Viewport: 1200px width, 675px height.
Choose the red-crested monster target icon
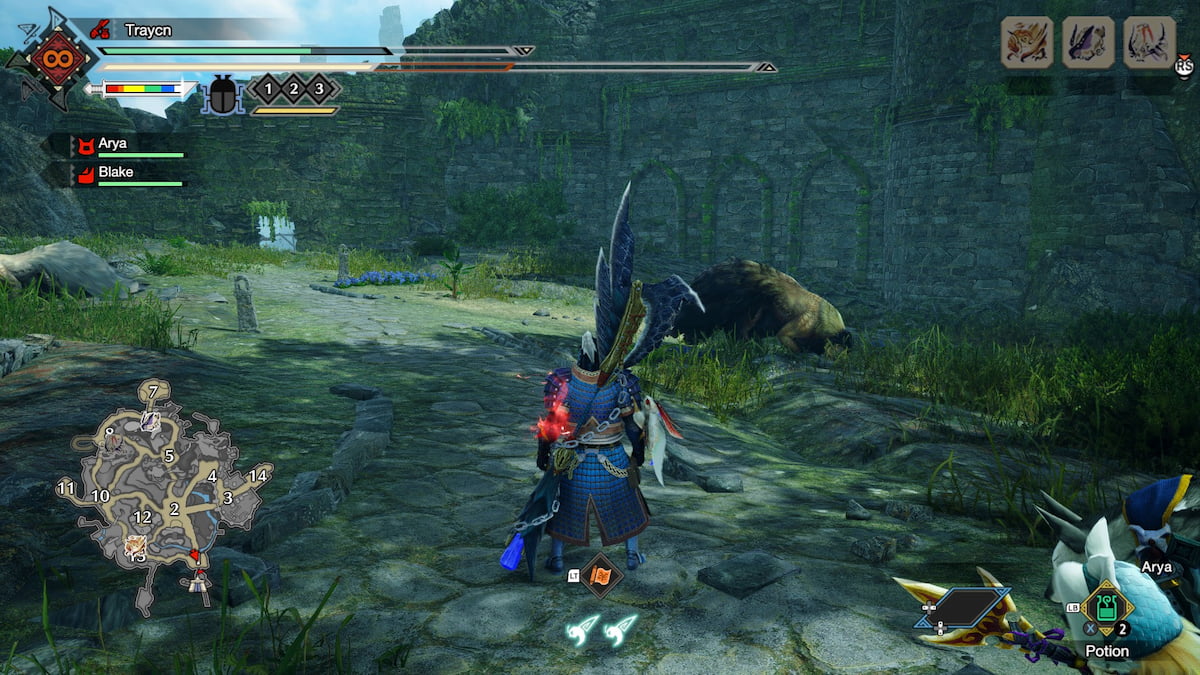pyautogui.click(x=1149, y=43)
